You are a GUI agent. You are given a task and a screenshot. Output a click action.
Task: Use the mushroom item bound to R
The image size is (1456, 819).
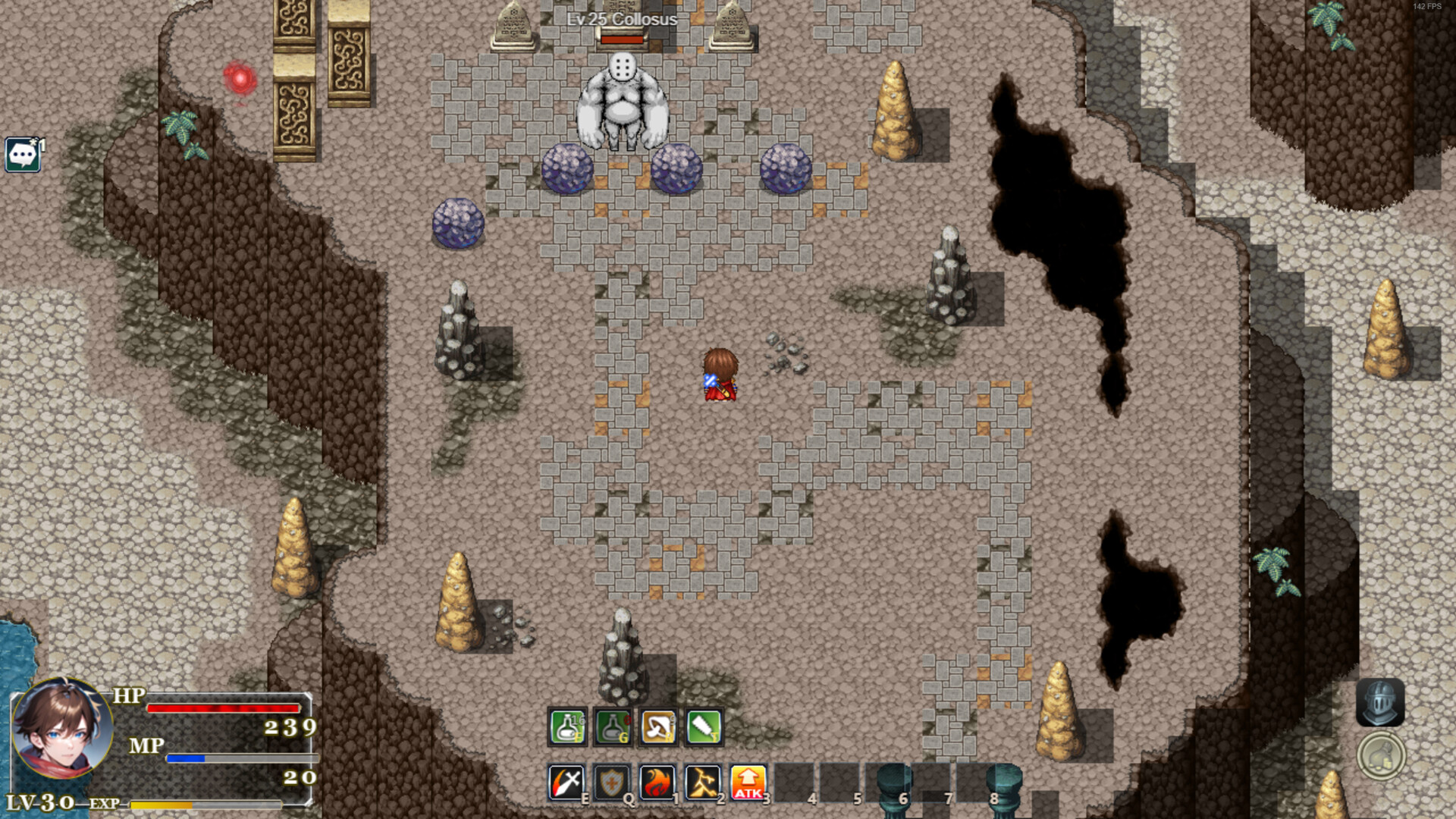click(657, 726)
